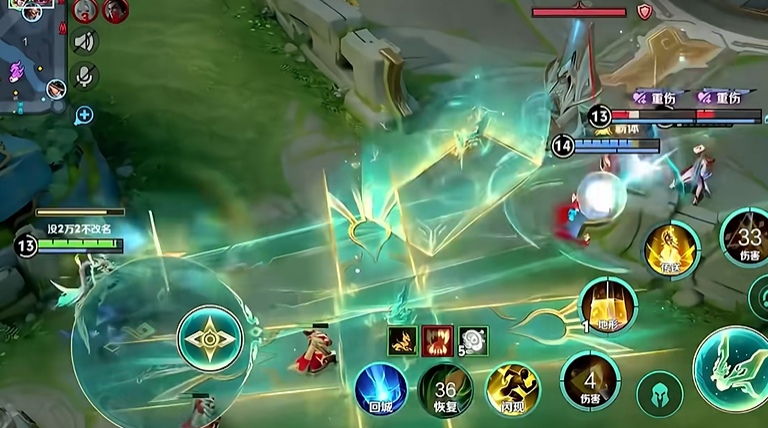
Task: Tap the white swirl item icon
Action: tap(473, 340)
